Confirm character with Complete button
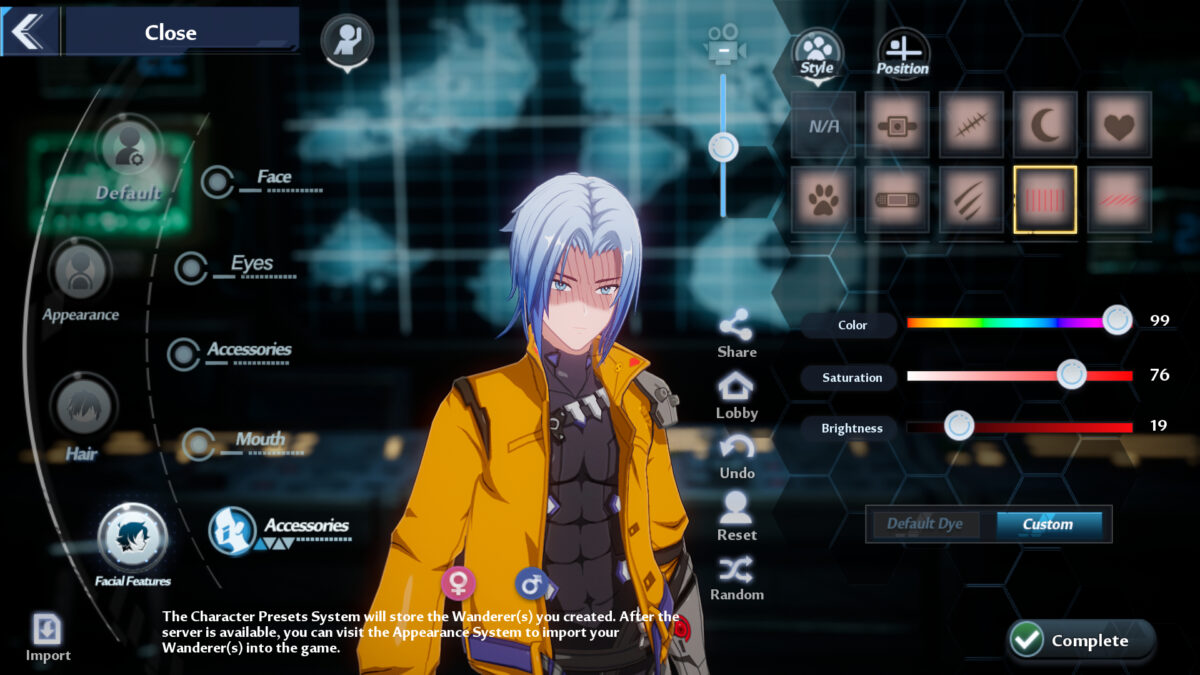1200x675 pixels. click(1080, 640)
